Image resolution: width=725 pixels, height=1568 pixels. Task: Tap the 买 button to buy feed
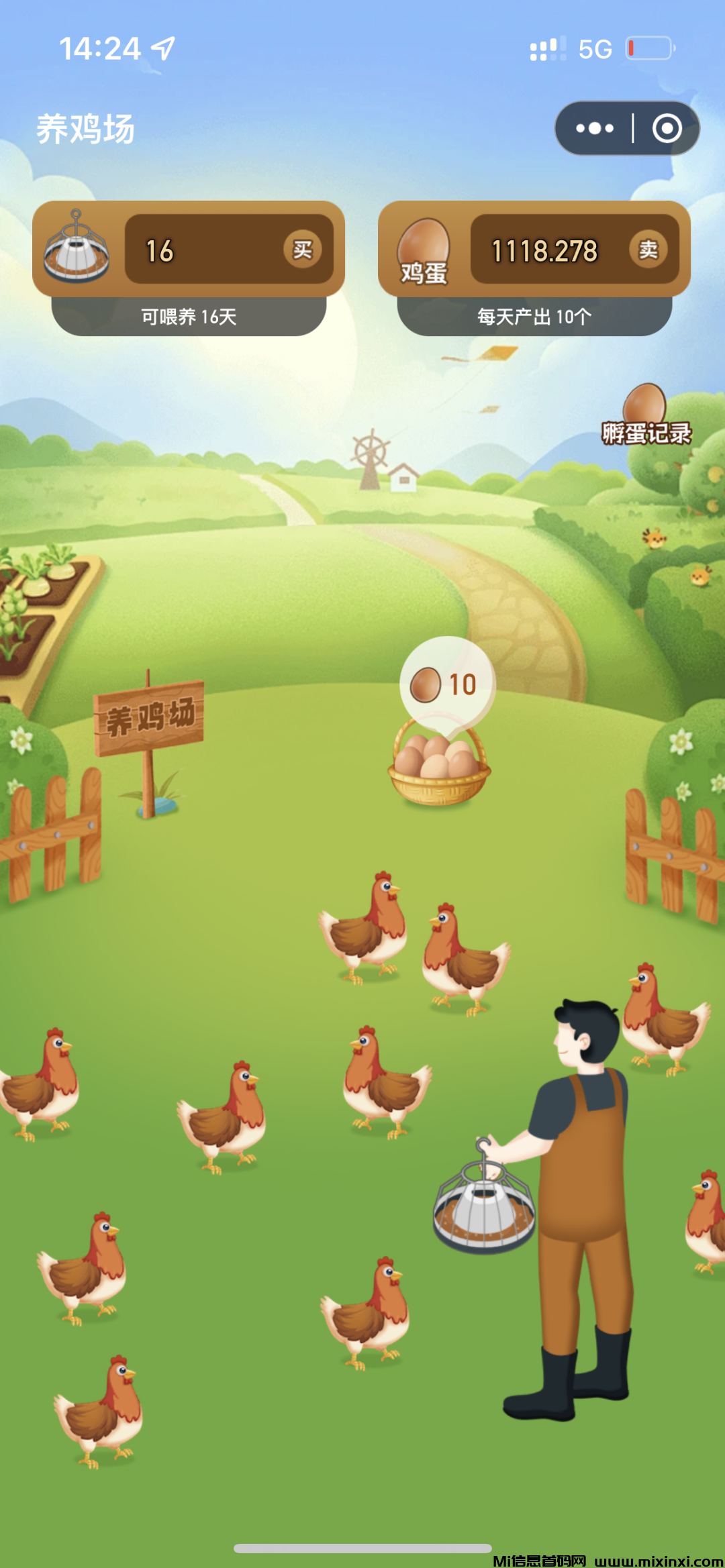tap(302, 250)
